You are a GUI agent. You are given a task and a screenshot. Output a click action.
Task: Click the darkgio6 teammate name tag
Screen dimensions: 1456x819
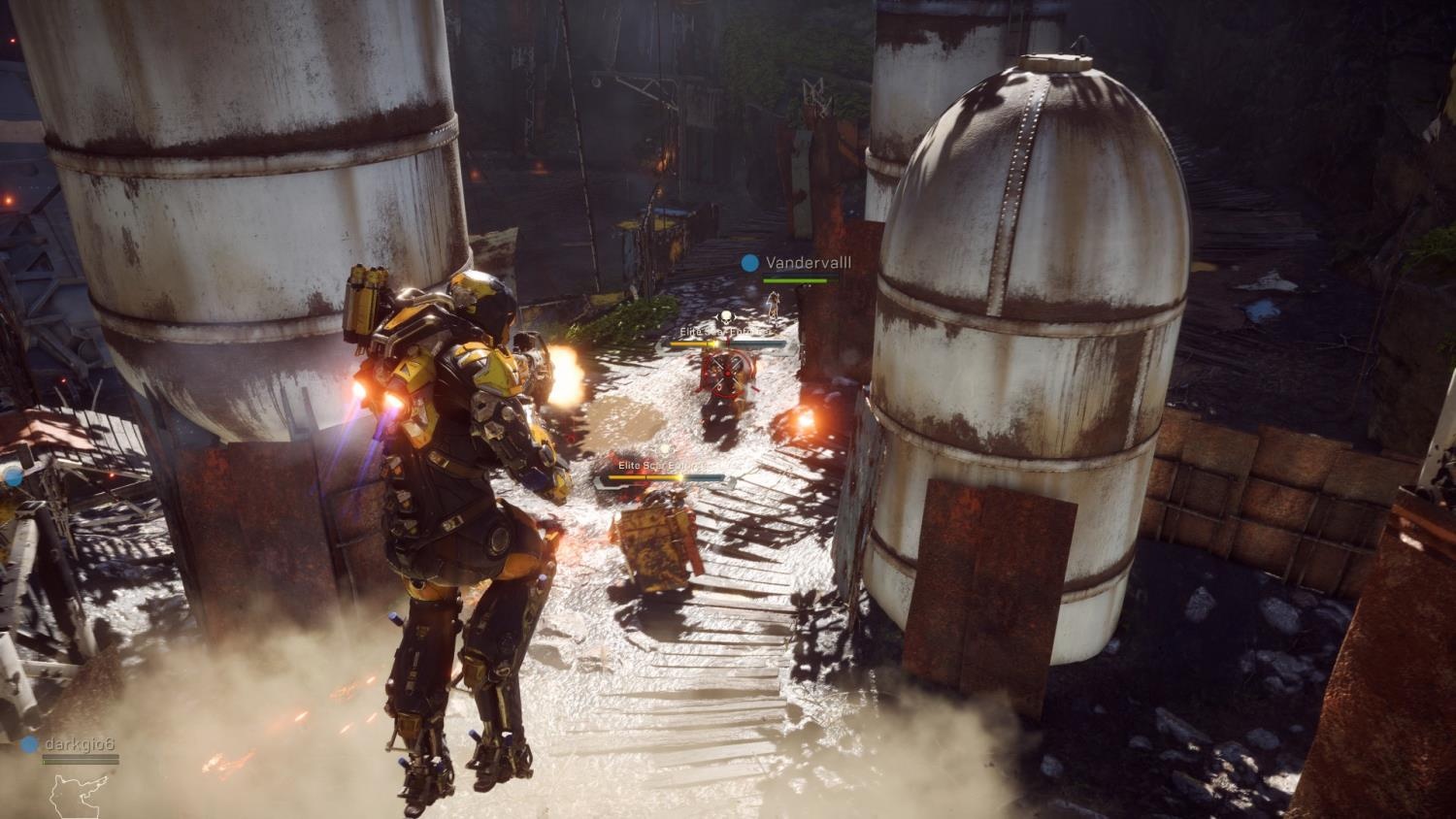point(79,744)
